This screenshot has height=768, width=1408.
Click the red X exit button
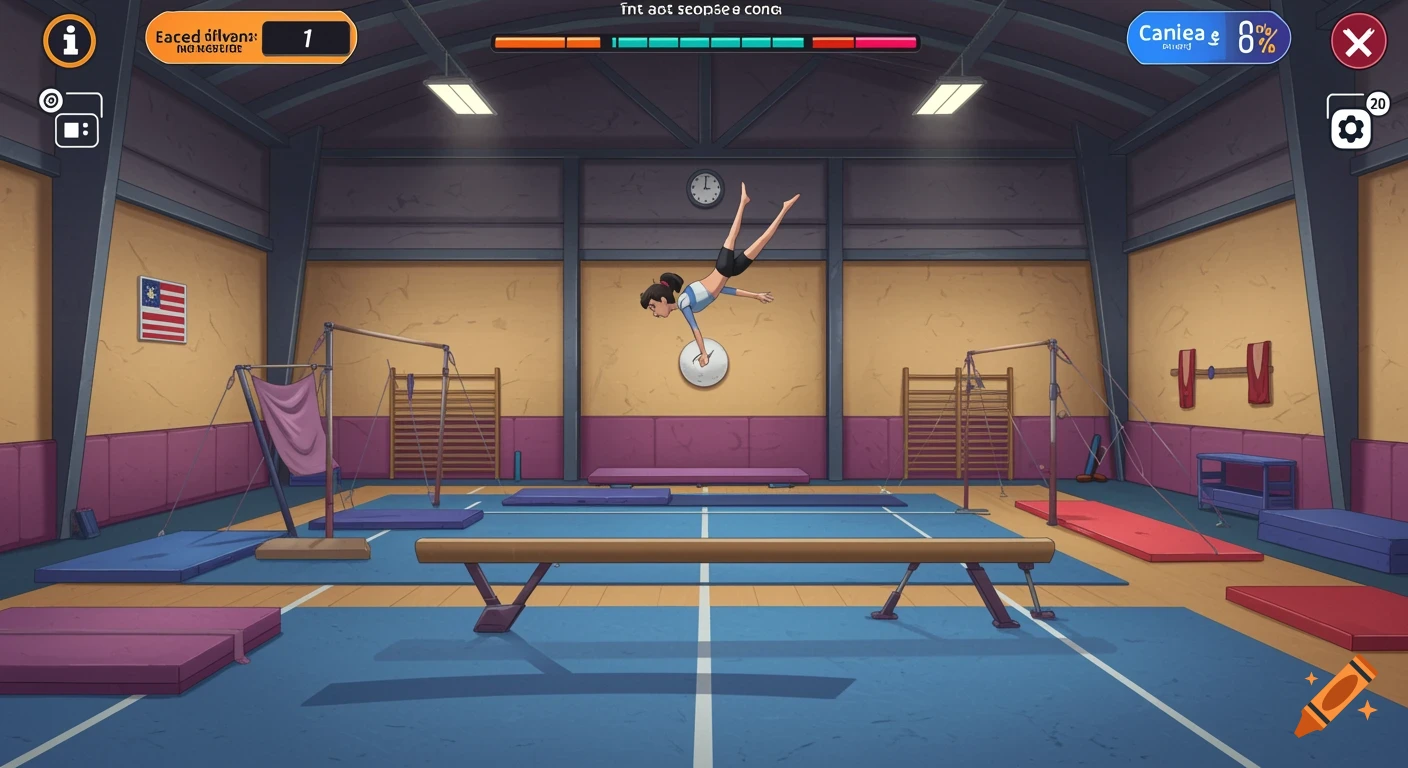coord(1359,41)
